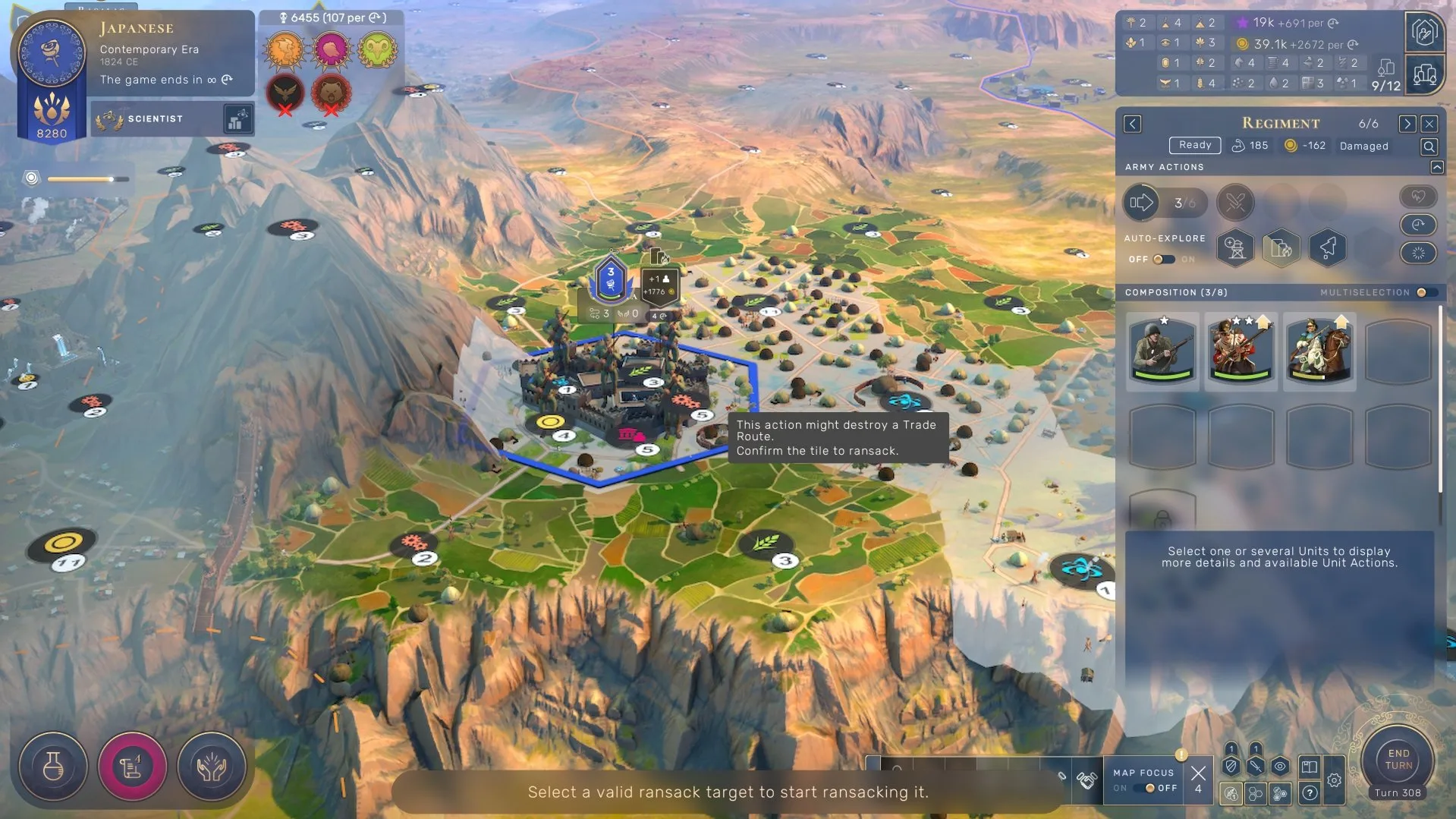This screenshot has width=1456, height=819.
Task: Click the build outpost watchtower action
Action: coord(1235,247)
